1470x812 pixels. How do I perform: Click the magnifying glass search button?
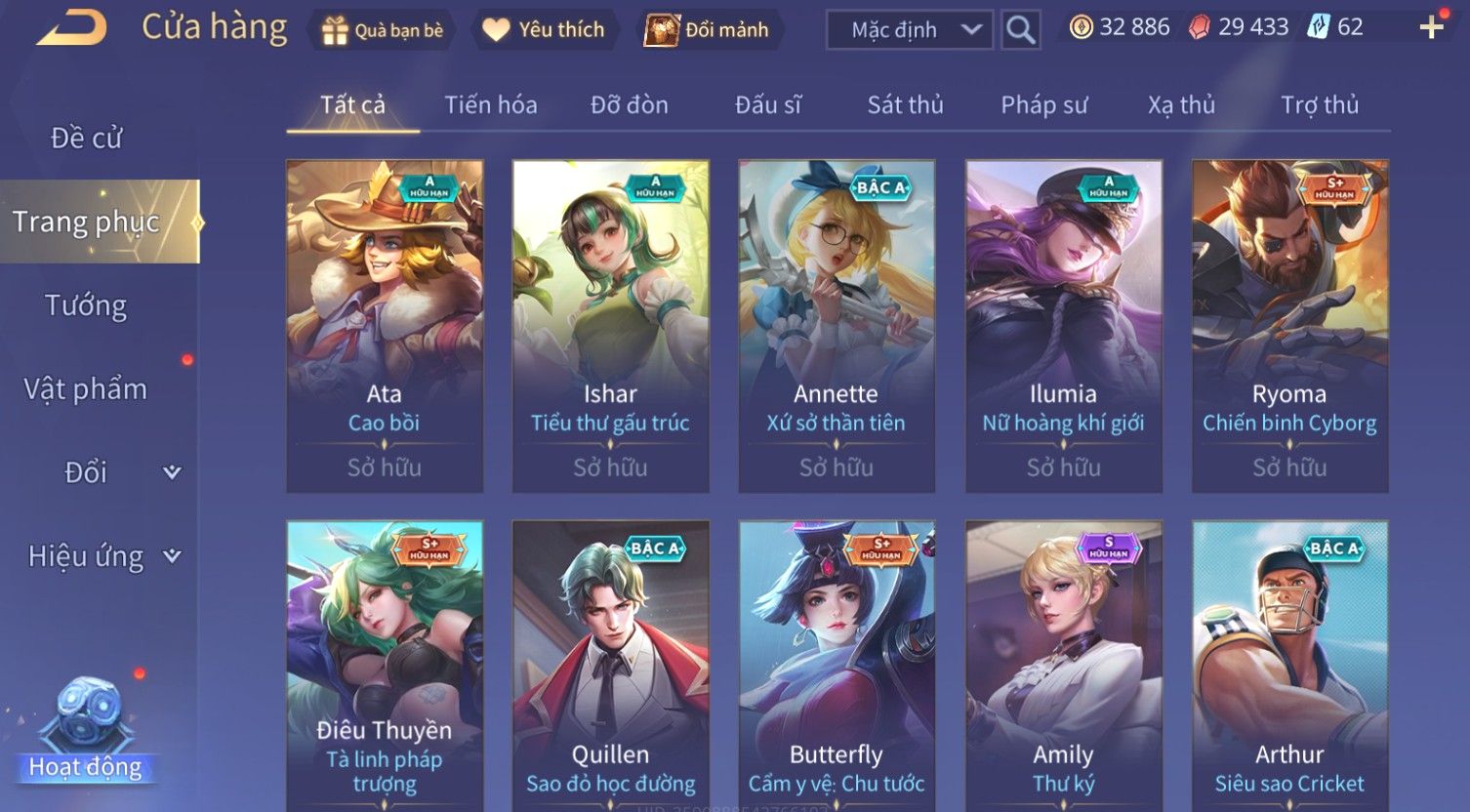(x=1021, y=30)
